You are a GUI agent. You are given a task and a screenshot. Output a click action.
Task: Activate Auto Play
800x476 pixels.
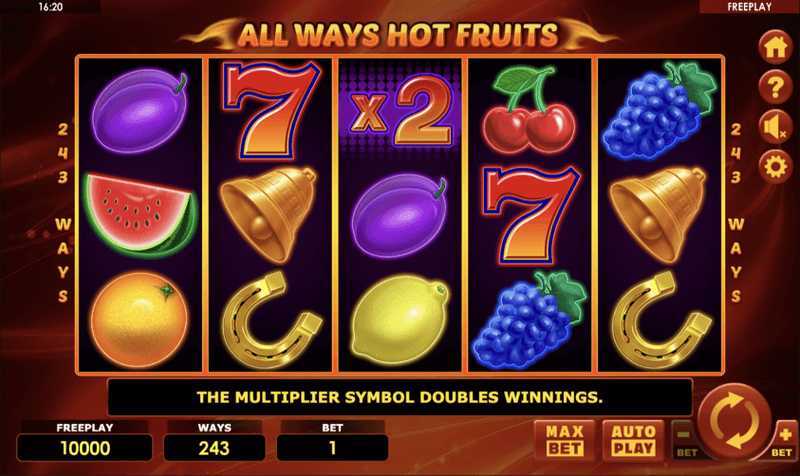tap(633, 438)
